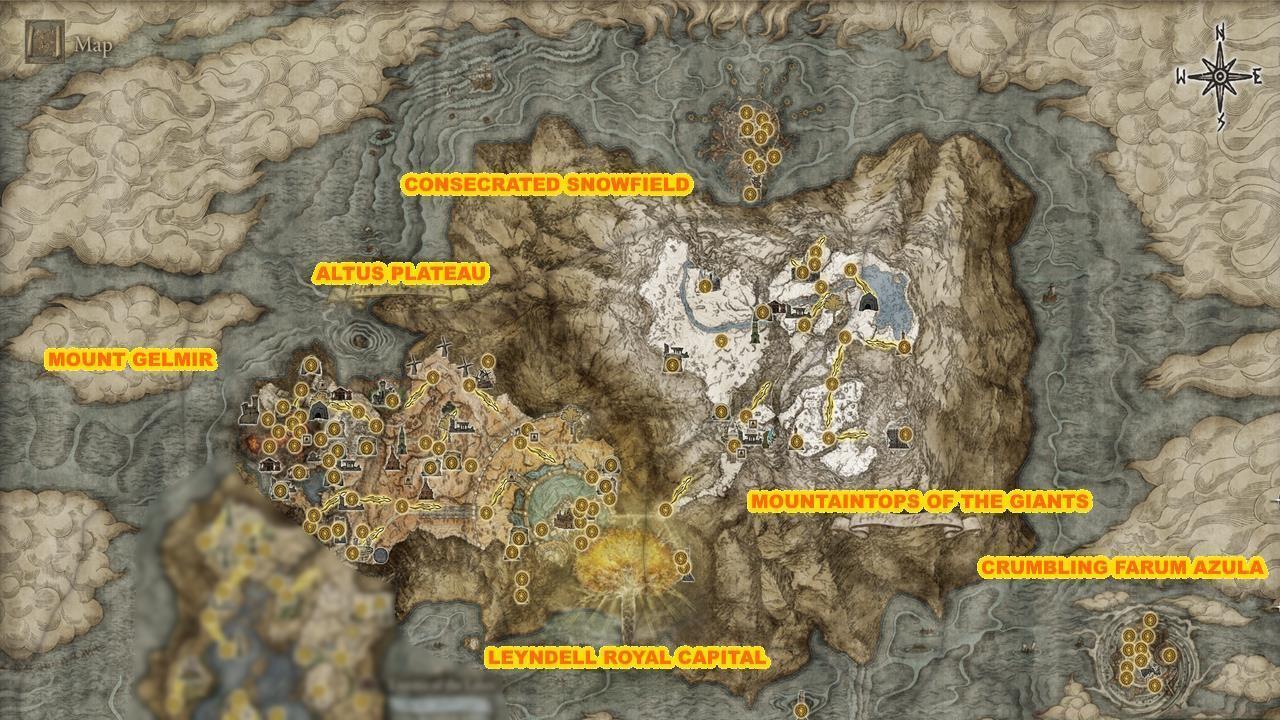Click the CONSECRATED SNOWFIELD label
Viewport: 1280px width, 720px height.
tap(547, 184)
